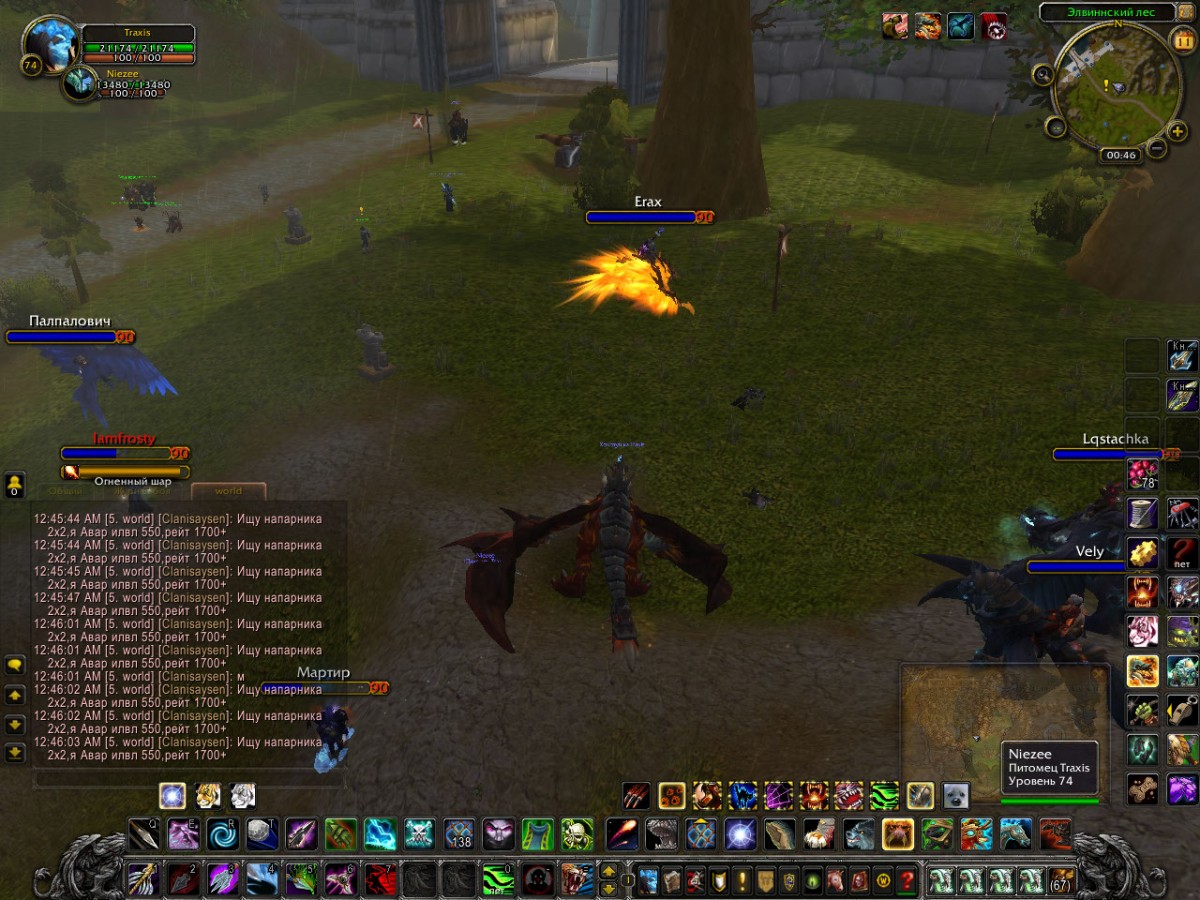Click the green skull ability icon
The image size is (1200, 900).
click(576, 833)
